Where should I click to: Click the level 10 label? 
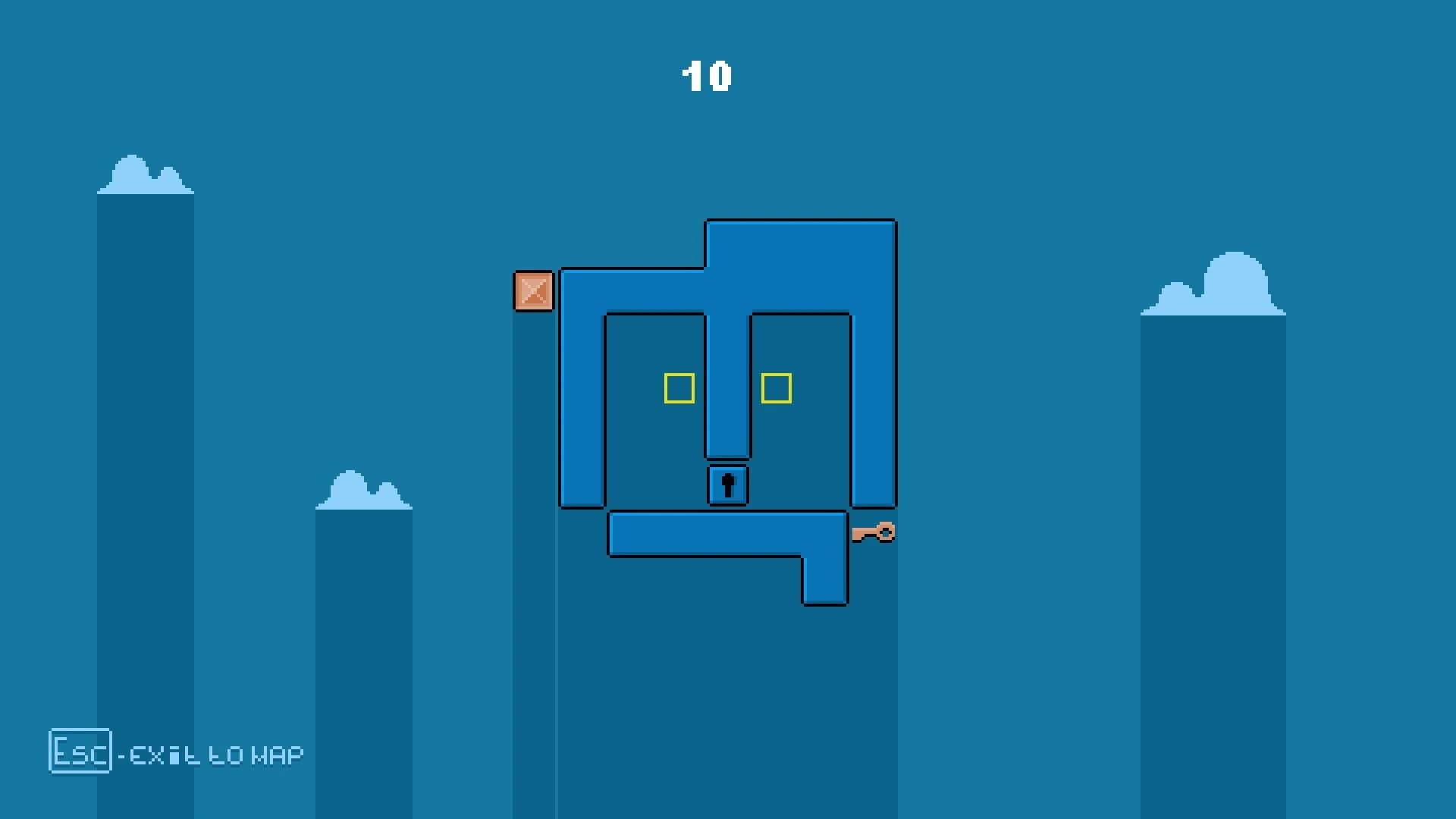click(707, 76)
